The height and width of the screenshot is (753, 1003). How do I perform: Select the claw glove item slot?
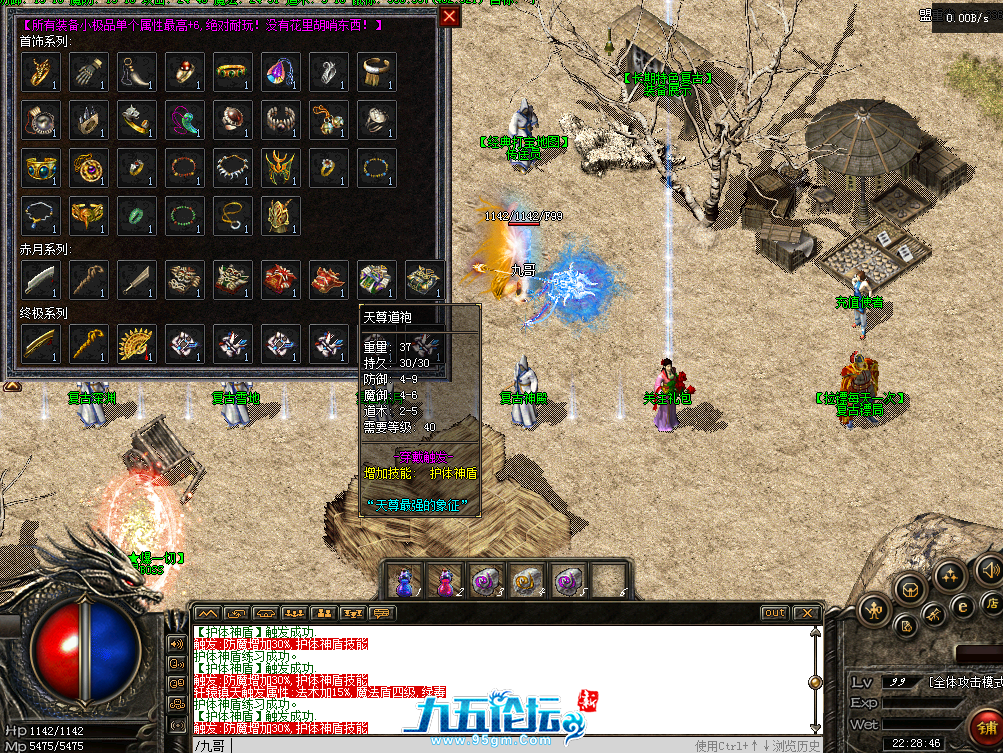[x=89, y=72]
